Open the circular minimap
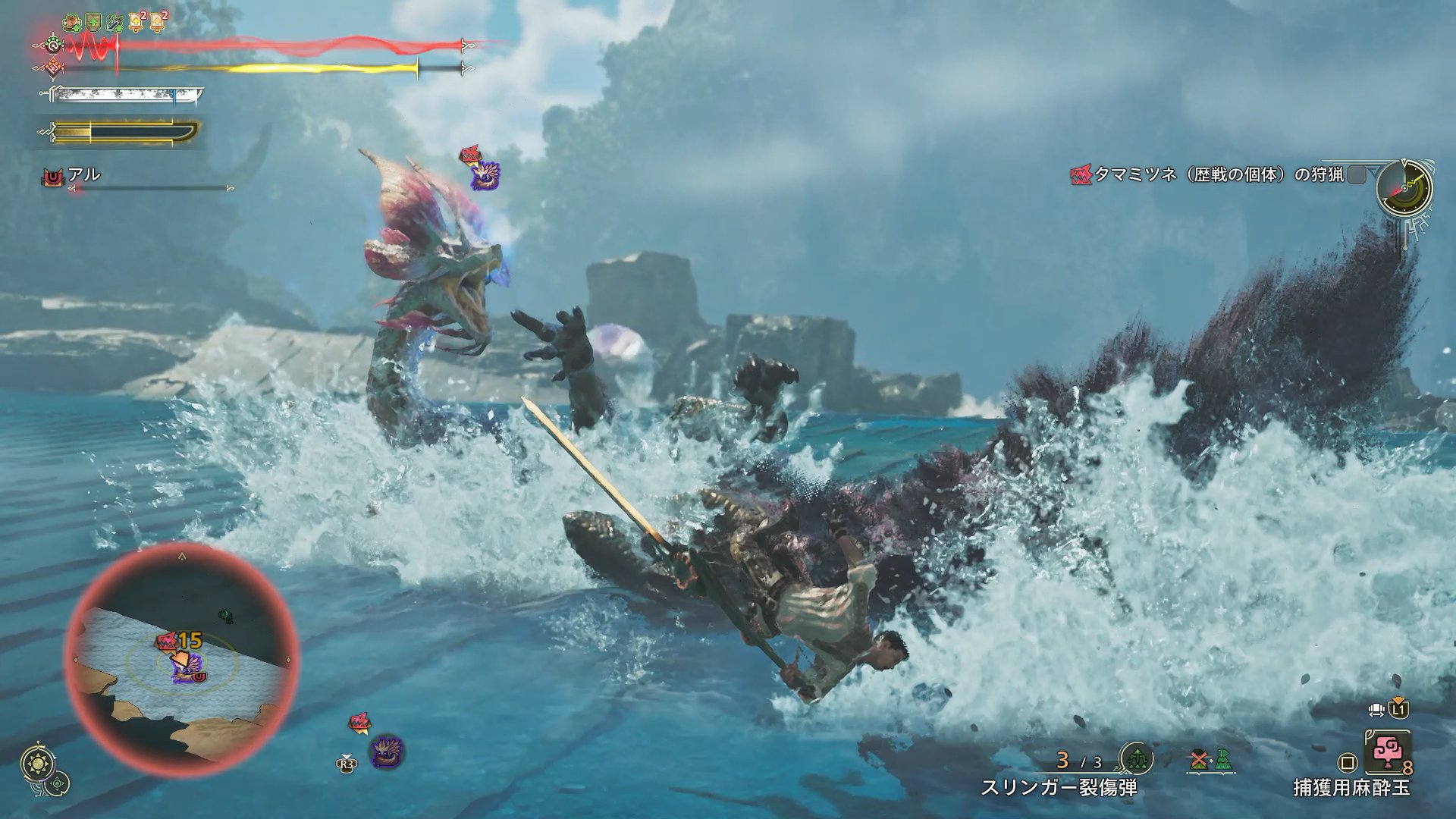Screen dimensions: 1456x819 (182, 655)
